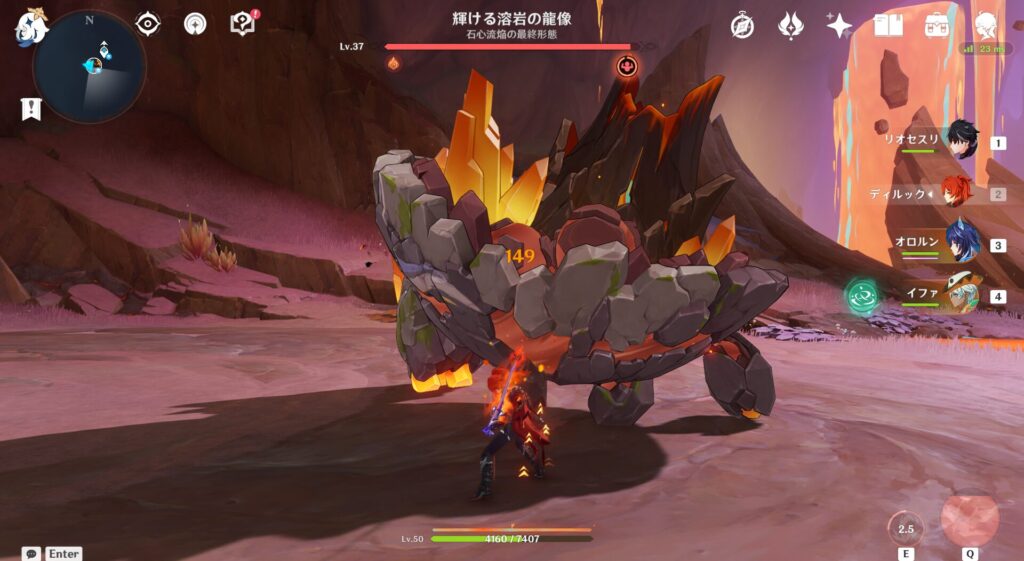This screenshot has height=561, width=1024.
Task: Open the backpack inventory
Action: [937, 26]
